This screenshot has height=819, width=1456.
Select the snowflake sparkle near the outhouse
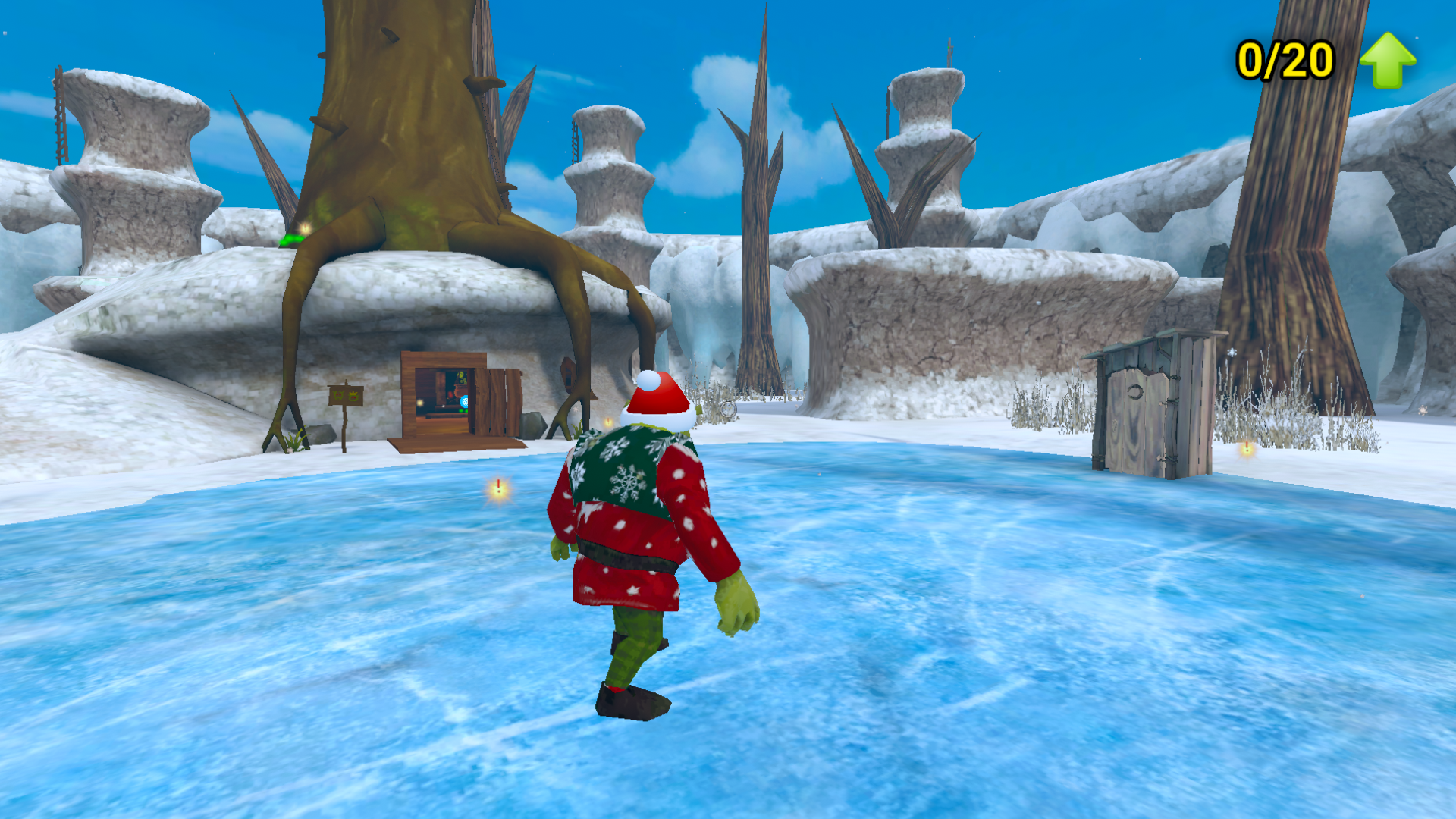tap(1232, 353)
